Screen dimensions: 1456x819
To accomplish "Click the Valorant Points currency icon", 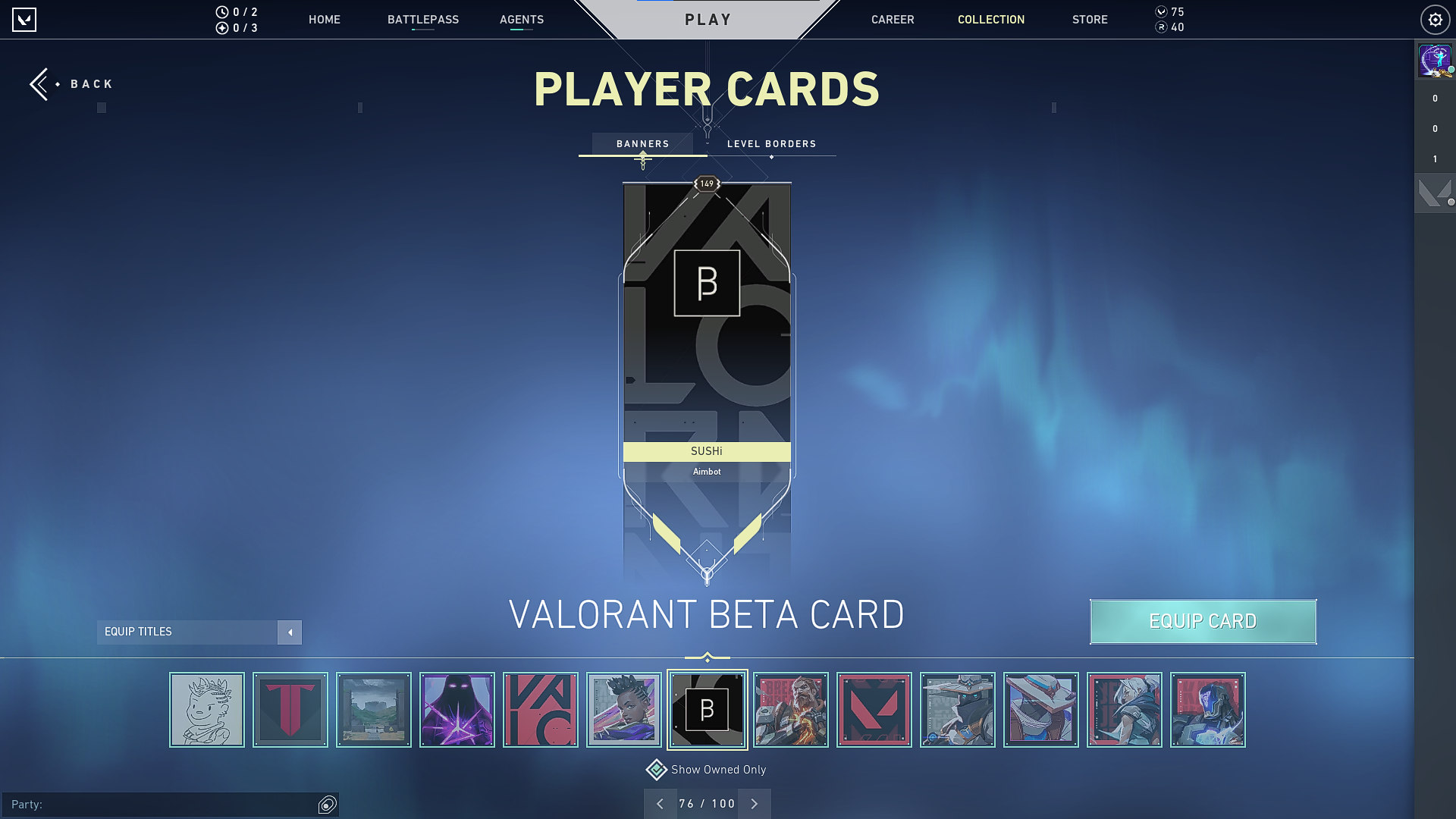I will (1160, 12).
